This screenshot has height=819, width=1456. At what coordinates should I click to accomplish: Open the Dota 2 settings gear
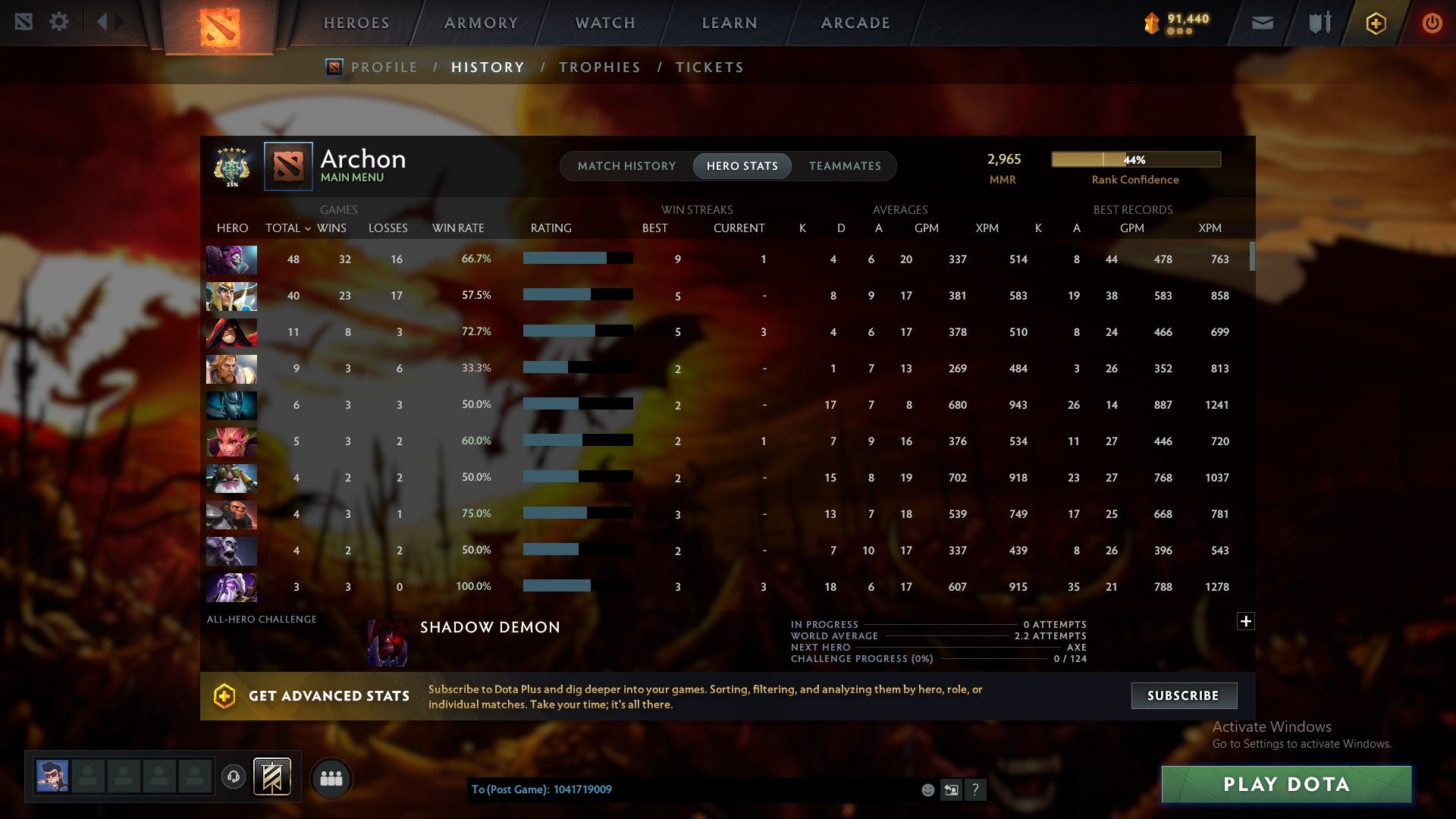pyautogui.click(x=60, y=21)
